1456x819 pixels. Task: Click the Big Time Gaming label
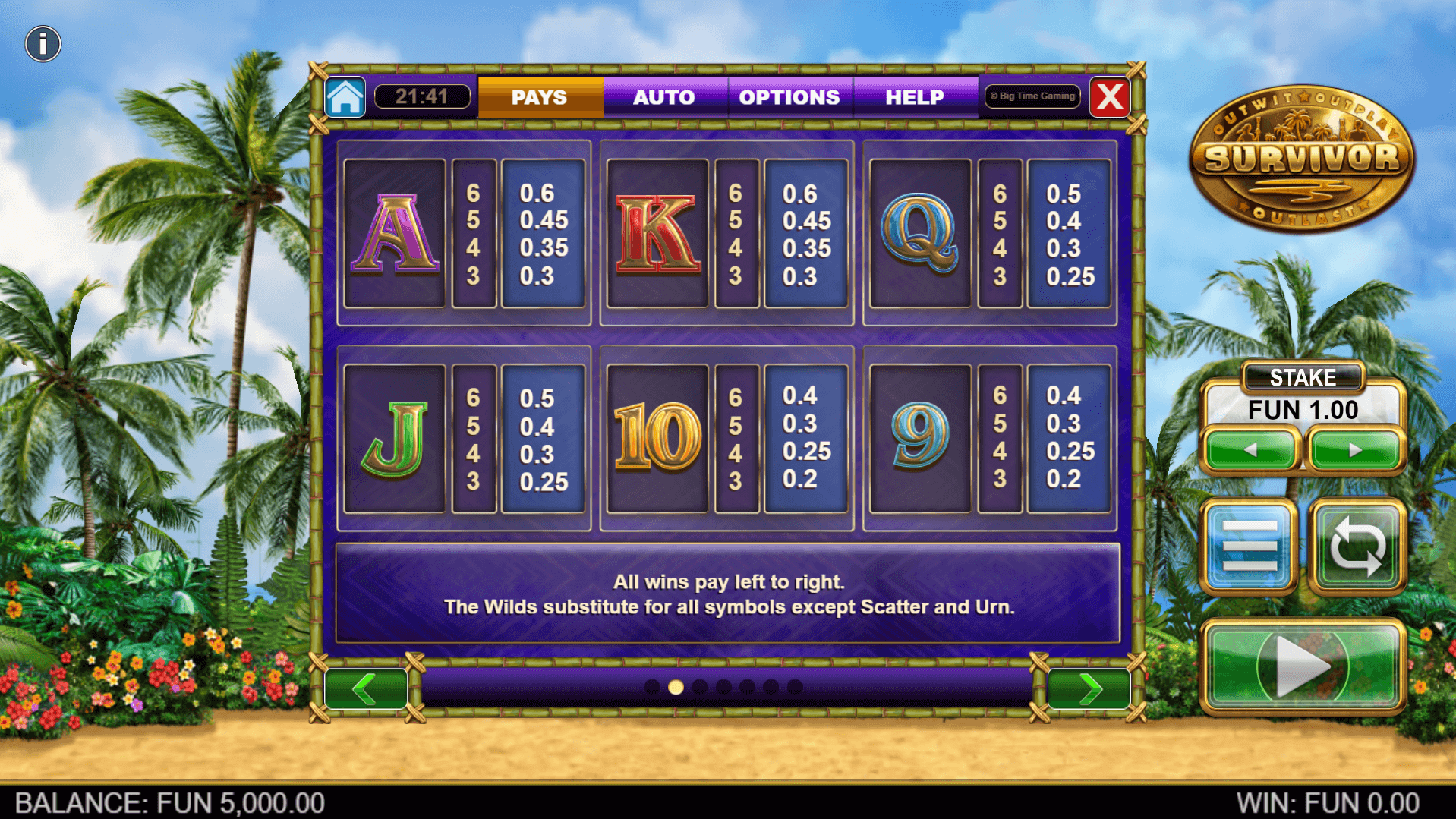1033,96
